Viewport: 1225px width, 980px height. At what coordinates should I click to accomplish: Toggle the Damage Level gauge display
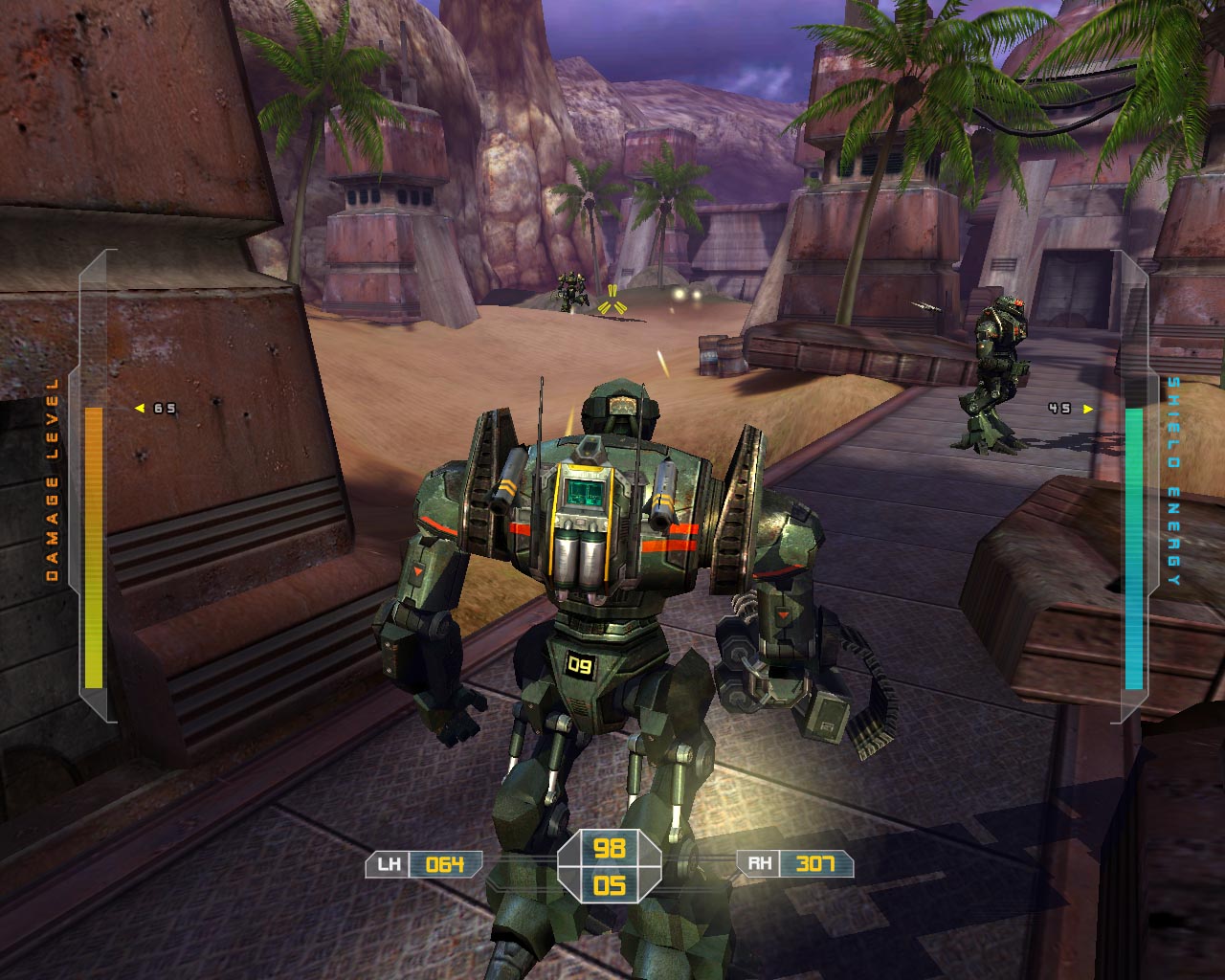94,546
